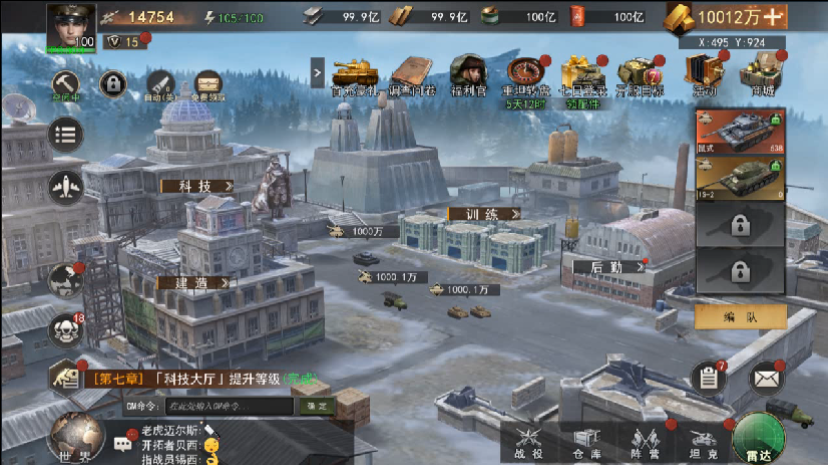Activate the green 雷达 radar button

pyautogui.click(x=758, y=438)
